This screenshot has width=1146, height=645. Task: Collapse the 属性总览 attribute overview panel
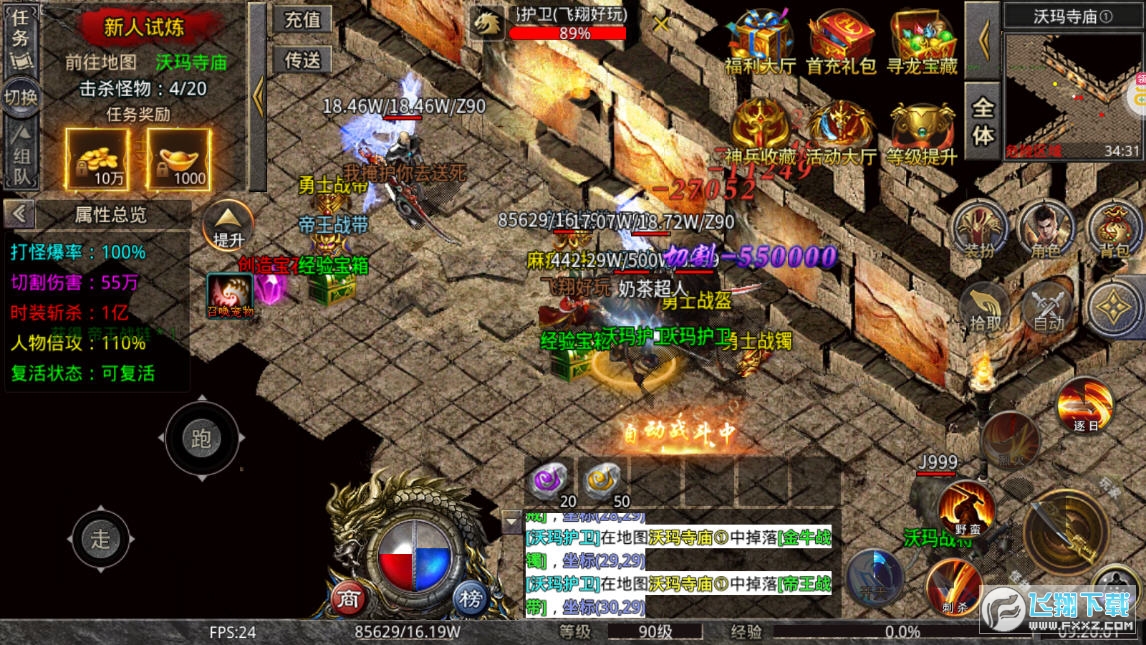20,214
